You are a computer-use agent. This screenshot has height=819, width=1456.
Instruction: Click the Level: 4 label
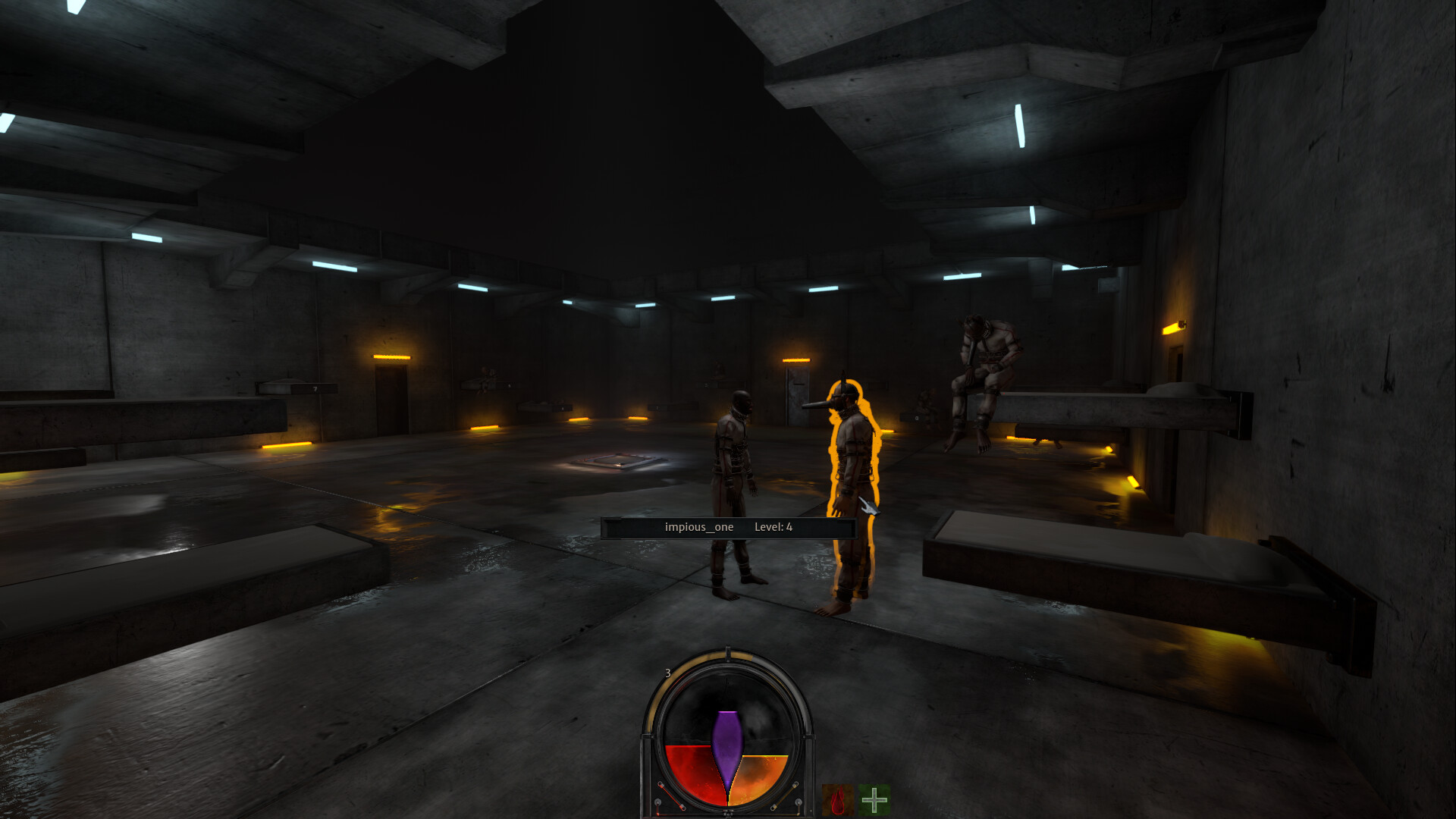tap(773, 526)
